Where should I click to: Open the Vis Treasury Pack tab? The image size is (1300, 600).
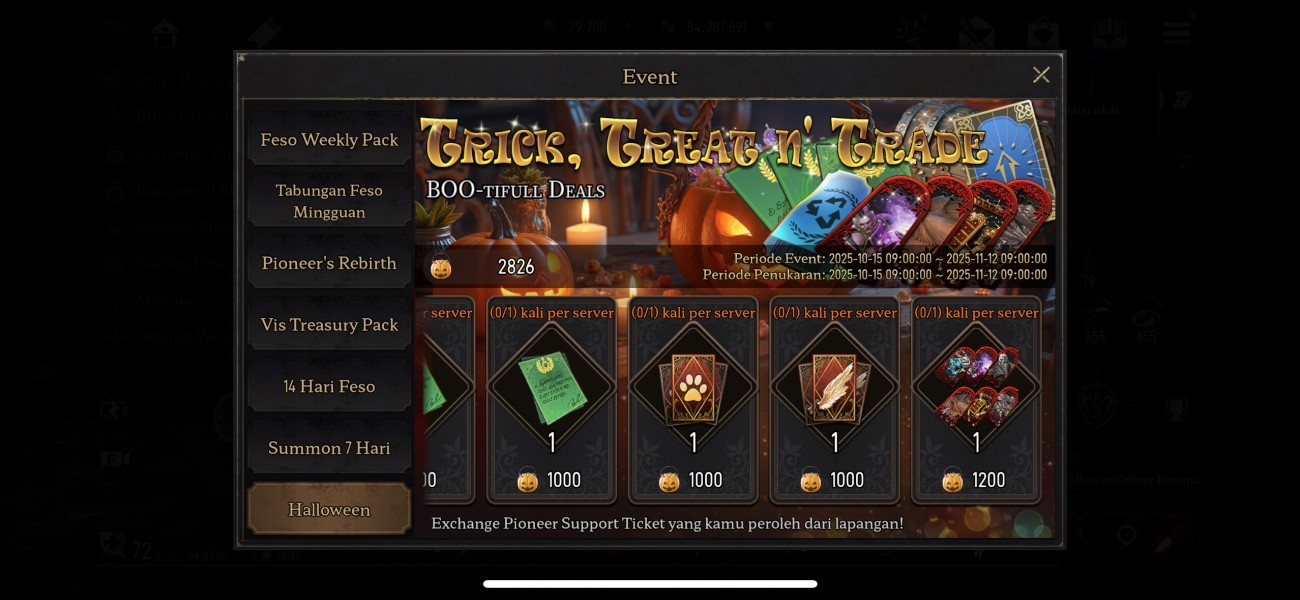point(329,325)
